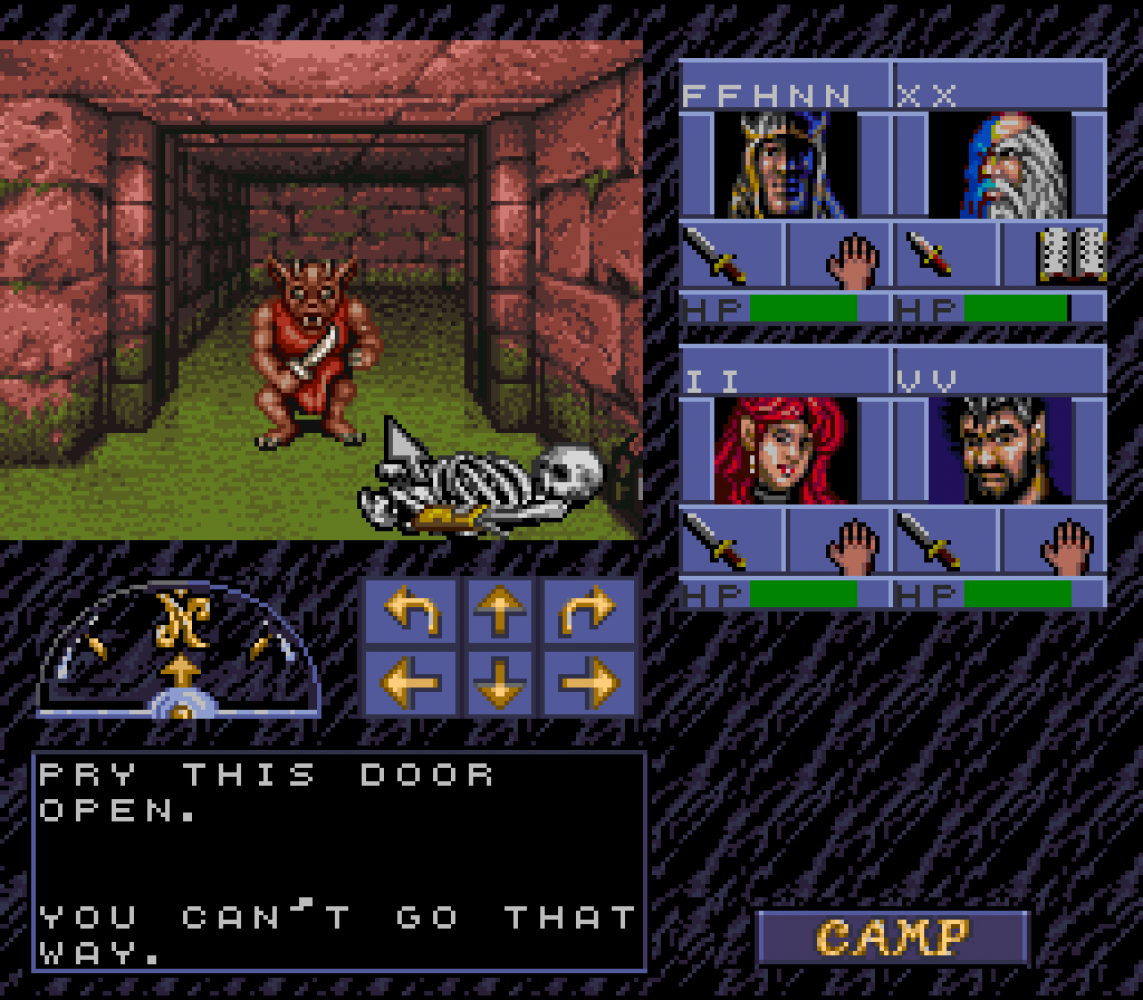
Task: Turn left with the curved-left arrow
Action: [x=411, y=612]
